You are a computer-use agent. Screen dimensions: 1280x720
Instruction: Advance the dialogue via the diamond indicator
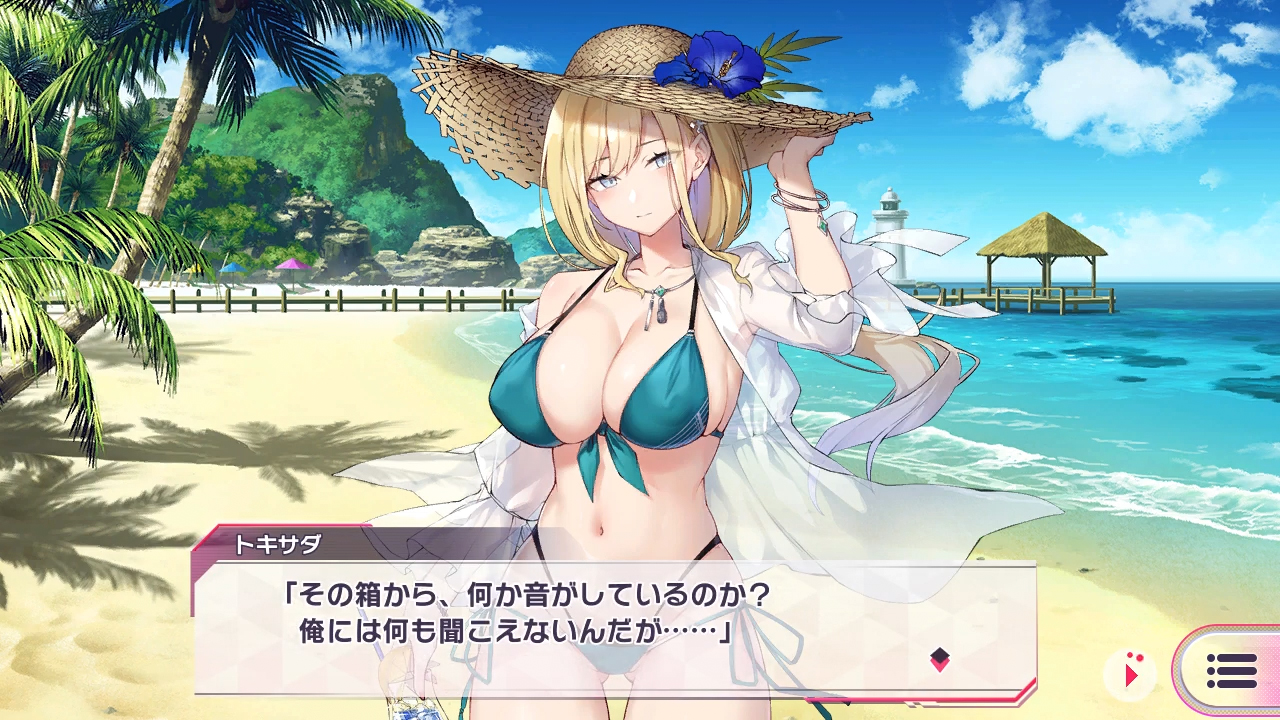[x=939, y=659]
